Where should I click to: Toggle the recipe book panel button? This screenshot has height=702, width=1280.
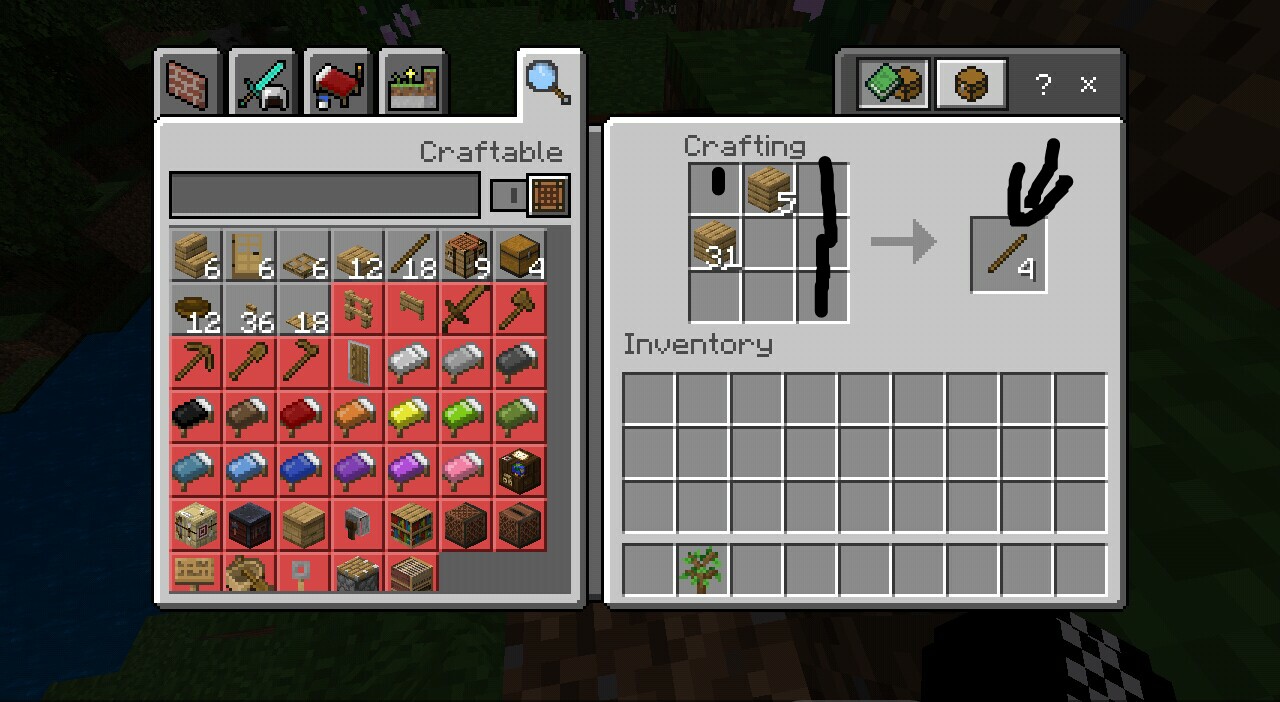point(893,84)
